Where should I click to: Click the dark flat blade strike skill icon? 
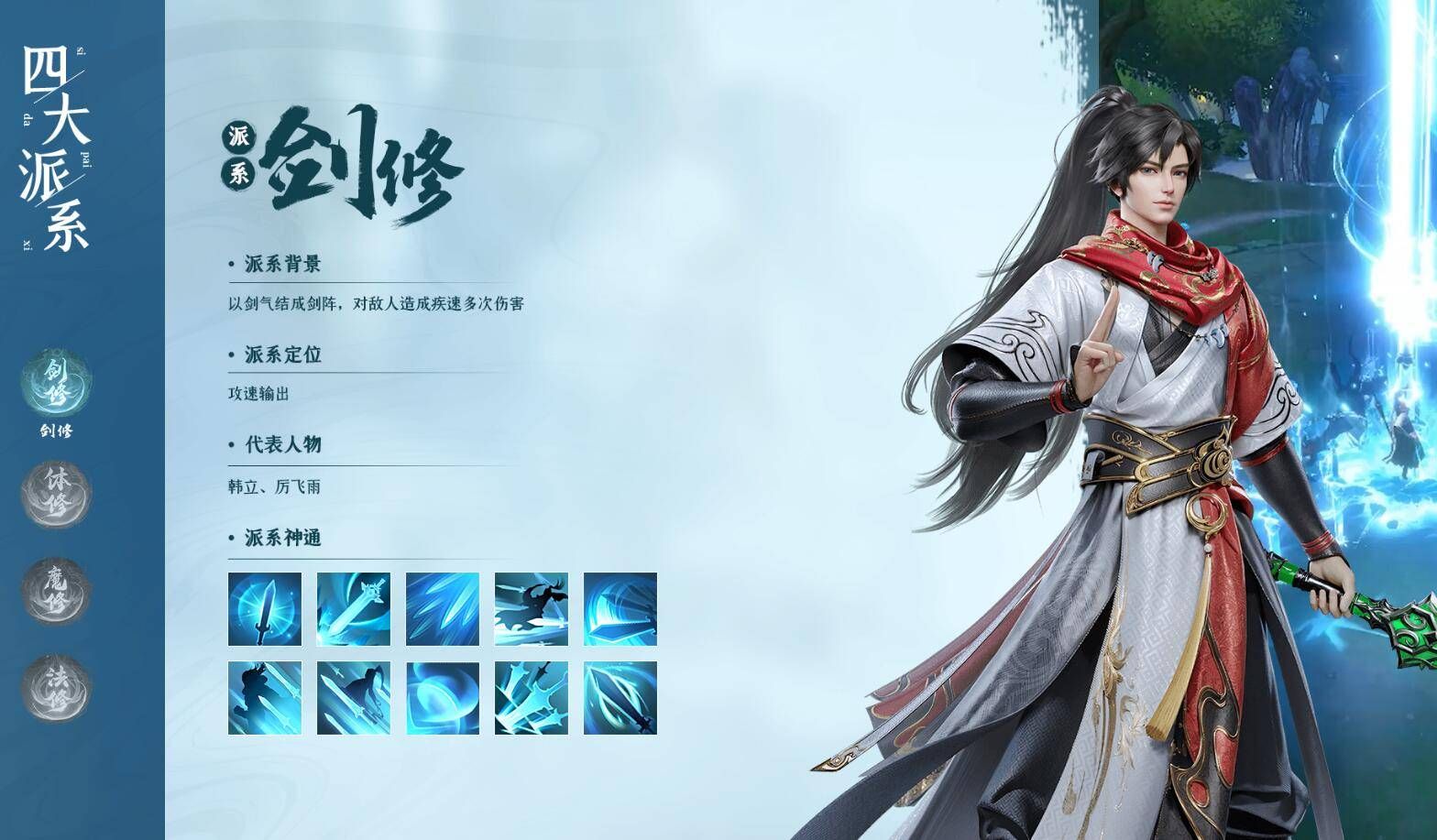click(x=619, y=609)
